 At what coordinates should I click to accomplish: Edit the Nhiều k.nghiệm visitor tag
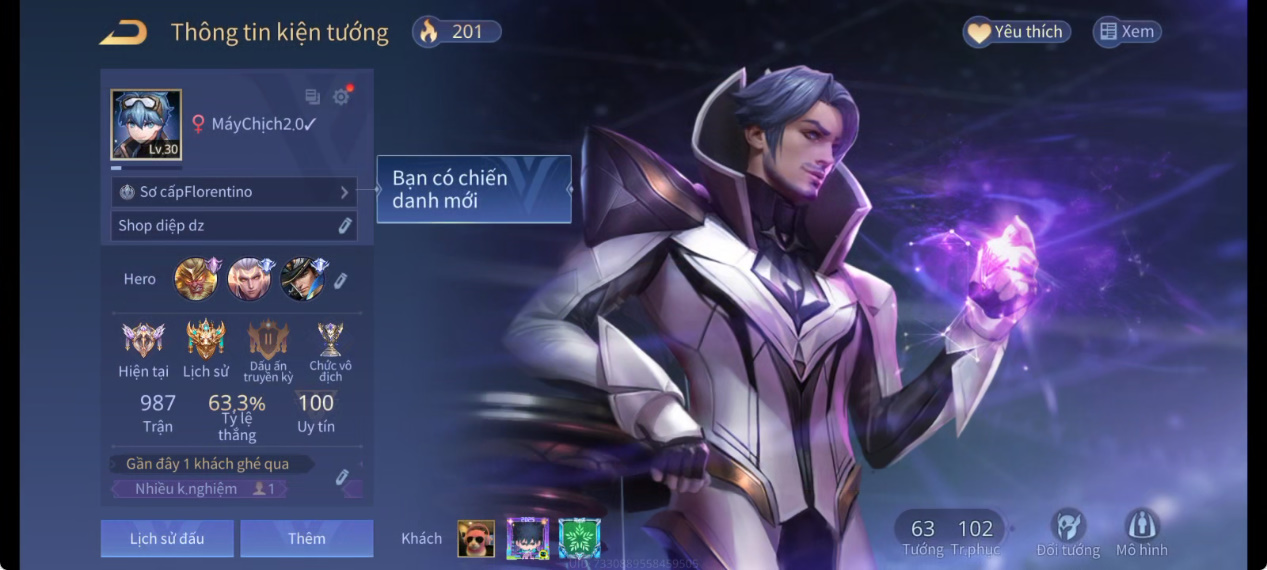342,477
